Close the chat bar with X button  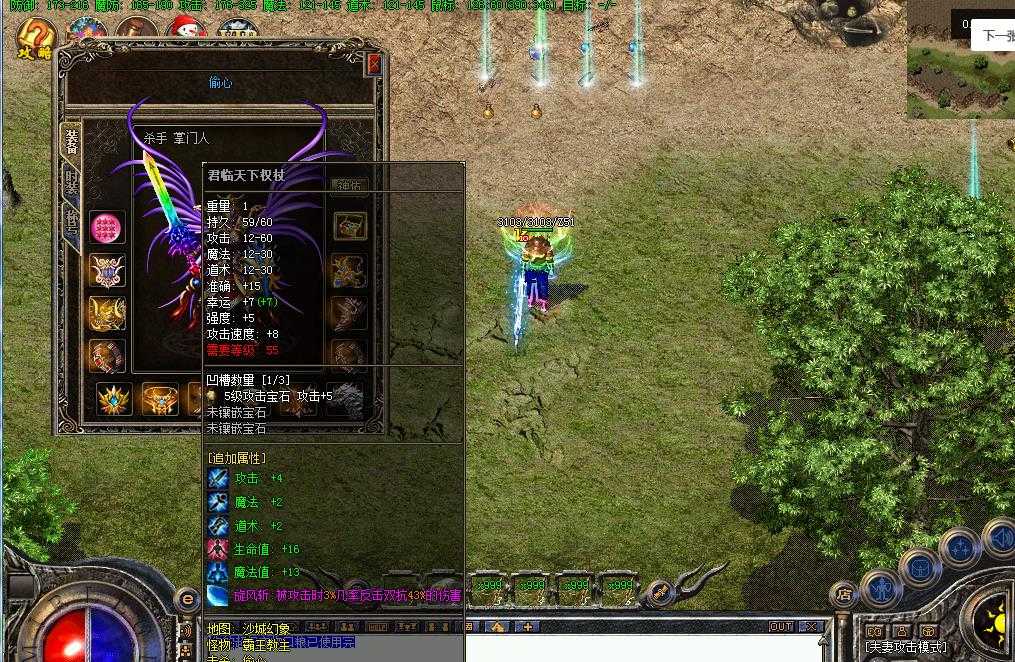pos(811,627)
